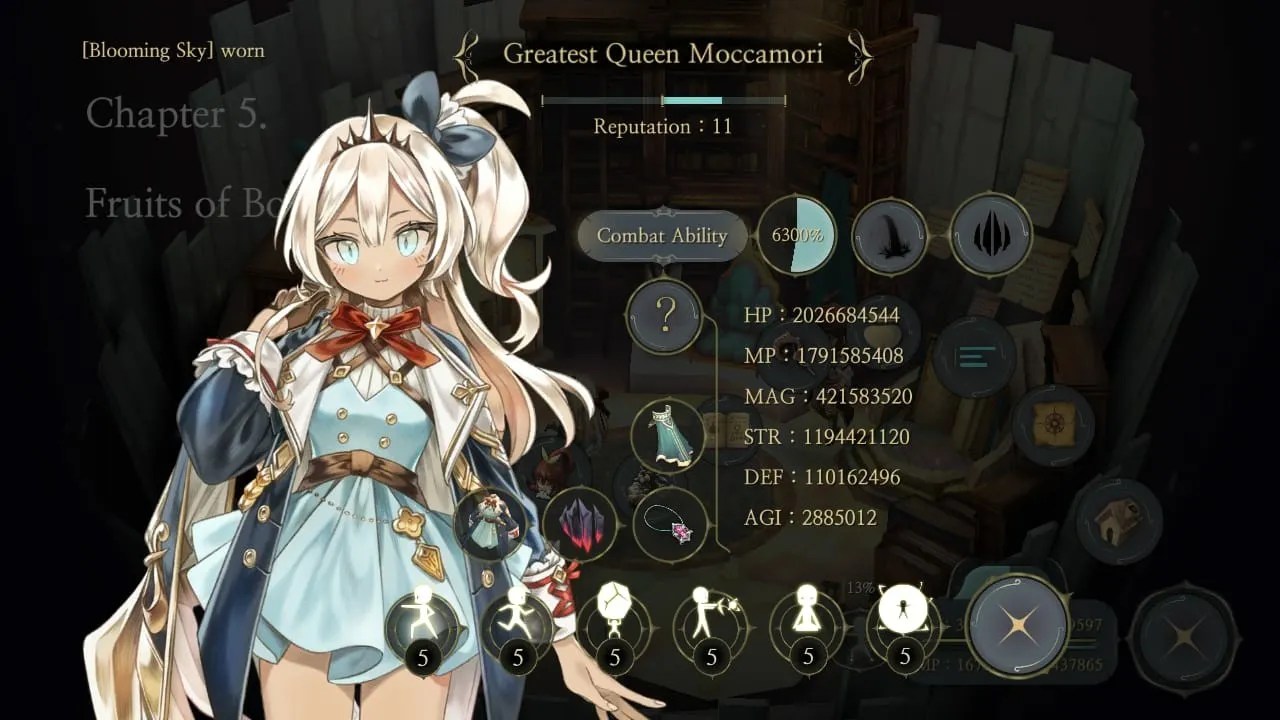This screenshot has width=1280, height=720.
Task: Select the teal dress equipment slot
Action: [667, 436]
